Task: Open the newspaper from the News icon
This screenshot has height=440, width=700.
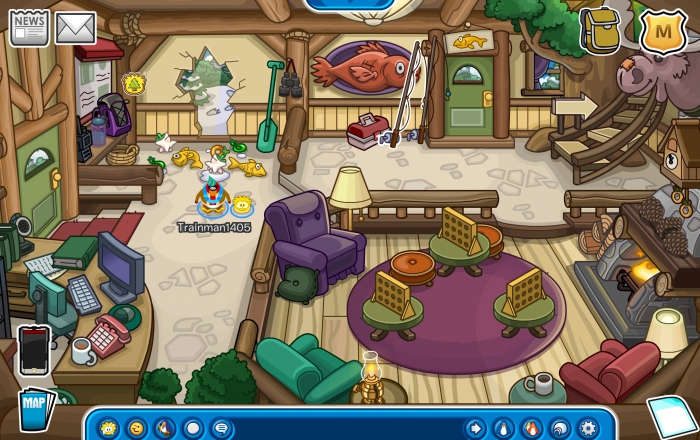Action: (29, 28)
